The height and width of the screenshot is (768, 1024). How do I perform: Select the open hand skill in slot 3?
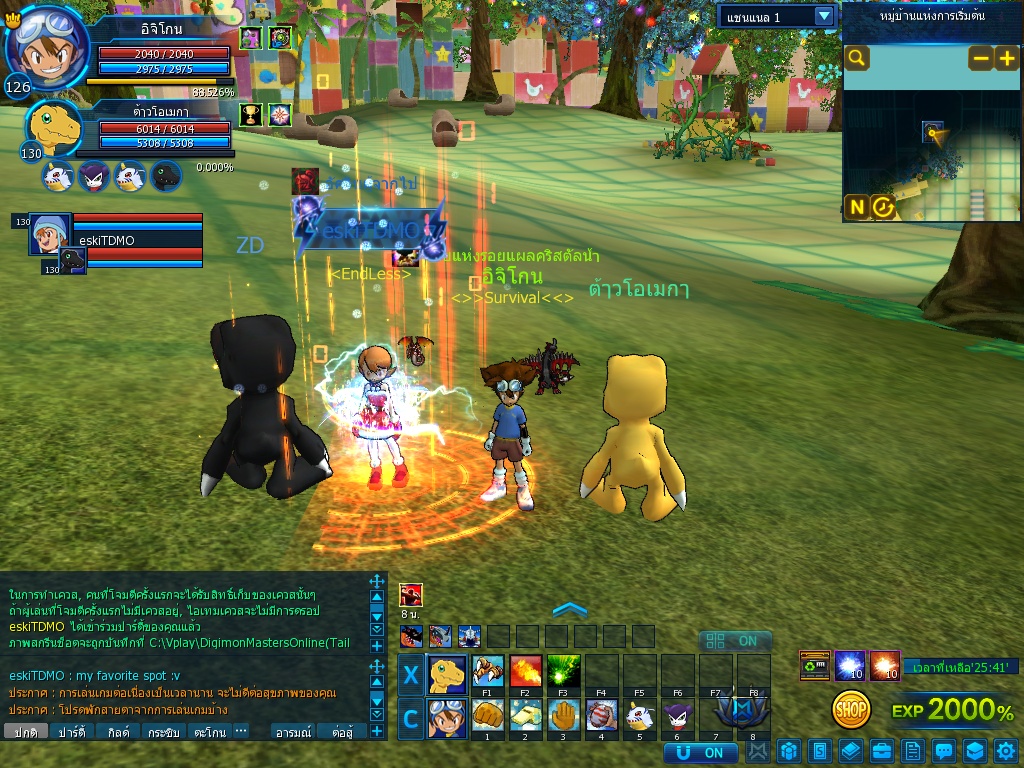pyautogui.click(x=563, y=716)
